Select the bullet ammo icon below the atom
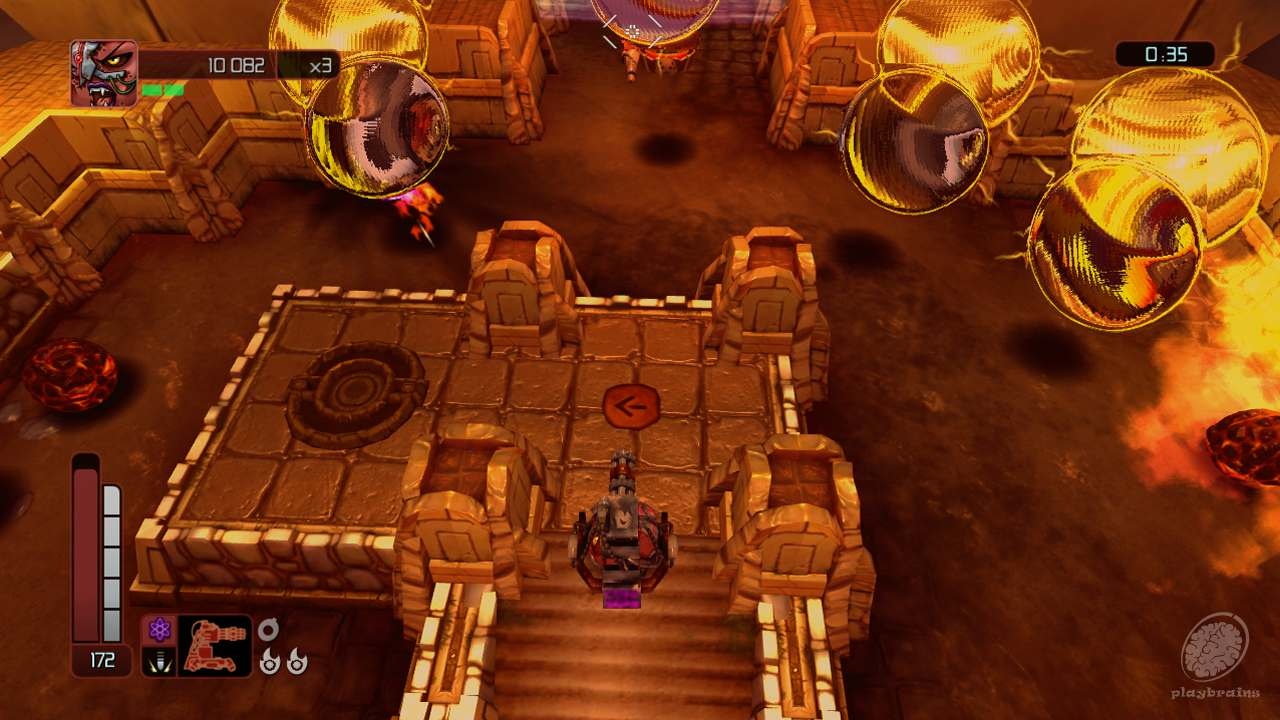Image resolution: width=1280 pixels, height=720 pixels. click(159, 663)
